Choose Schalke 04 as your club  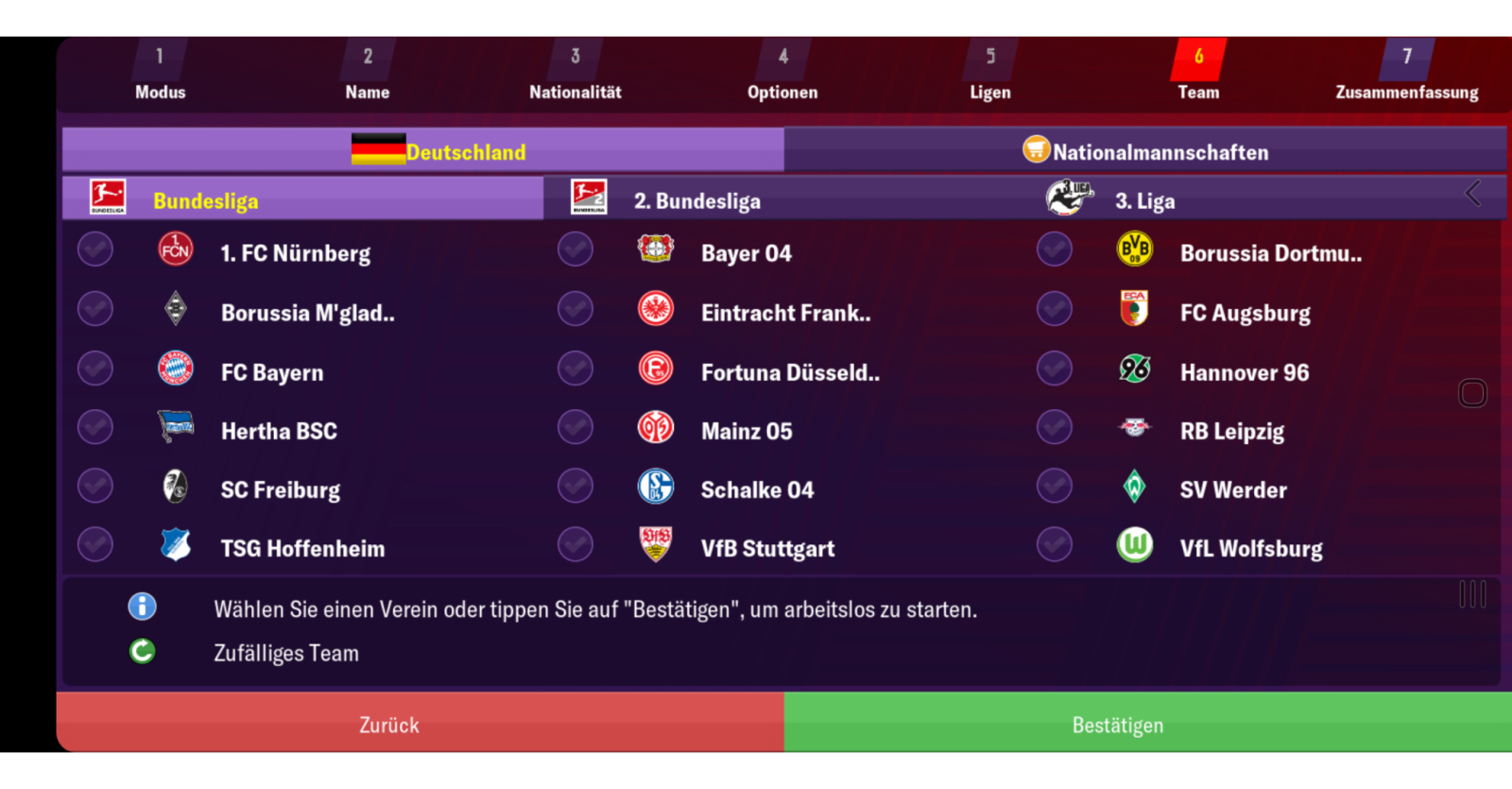(756, 489)
